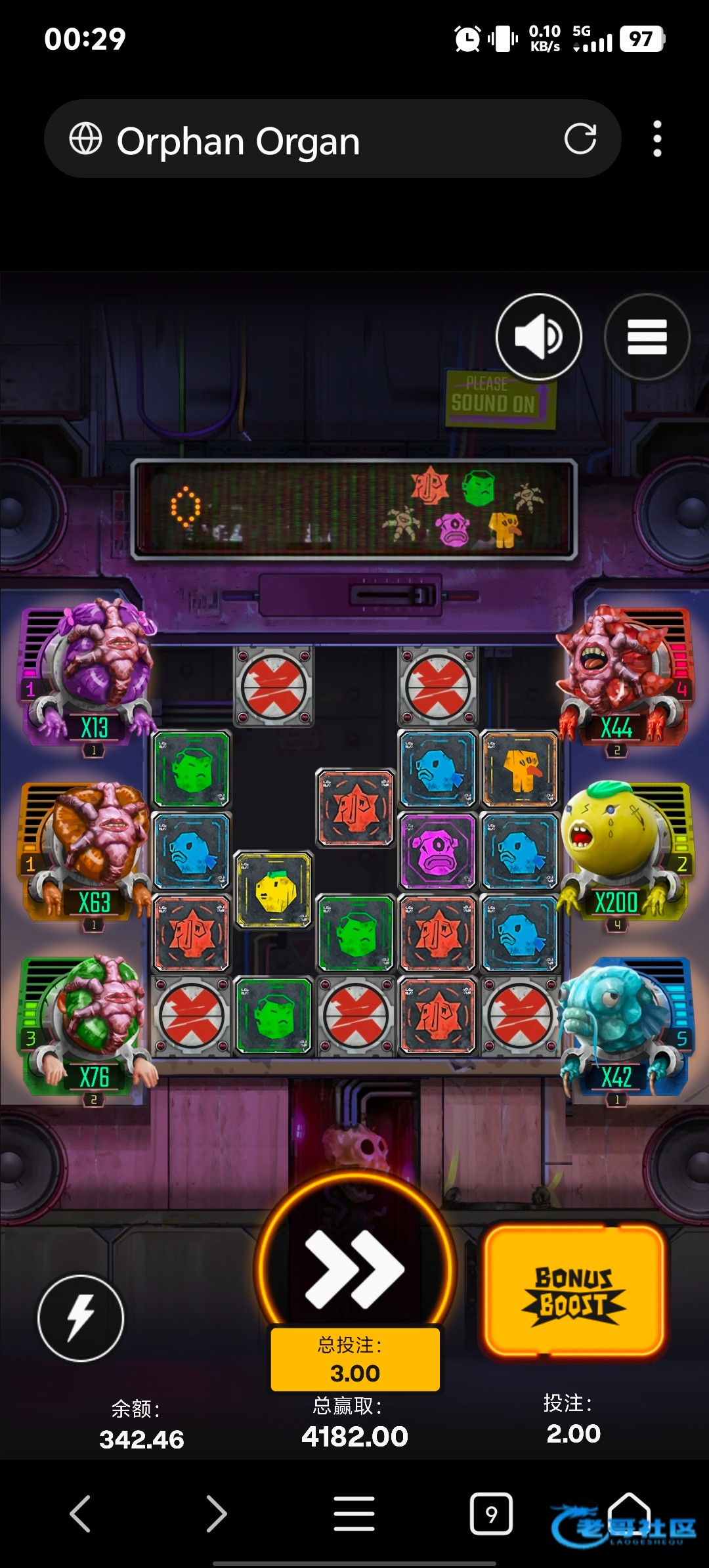Image resolution: width=709 pixels, height=1568 pixels.
Task: Tap the double-arrow spin button
Action: (x=355, y=1269)
